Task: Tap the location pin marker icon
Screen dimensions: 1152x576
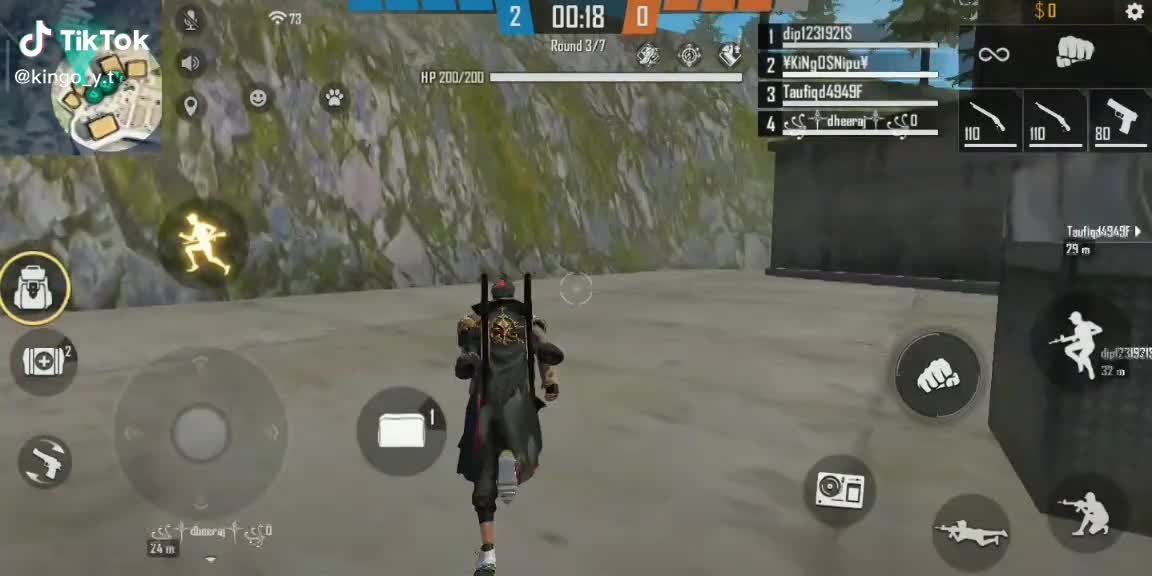Action: pyautogui.click(x=190, y=104)
